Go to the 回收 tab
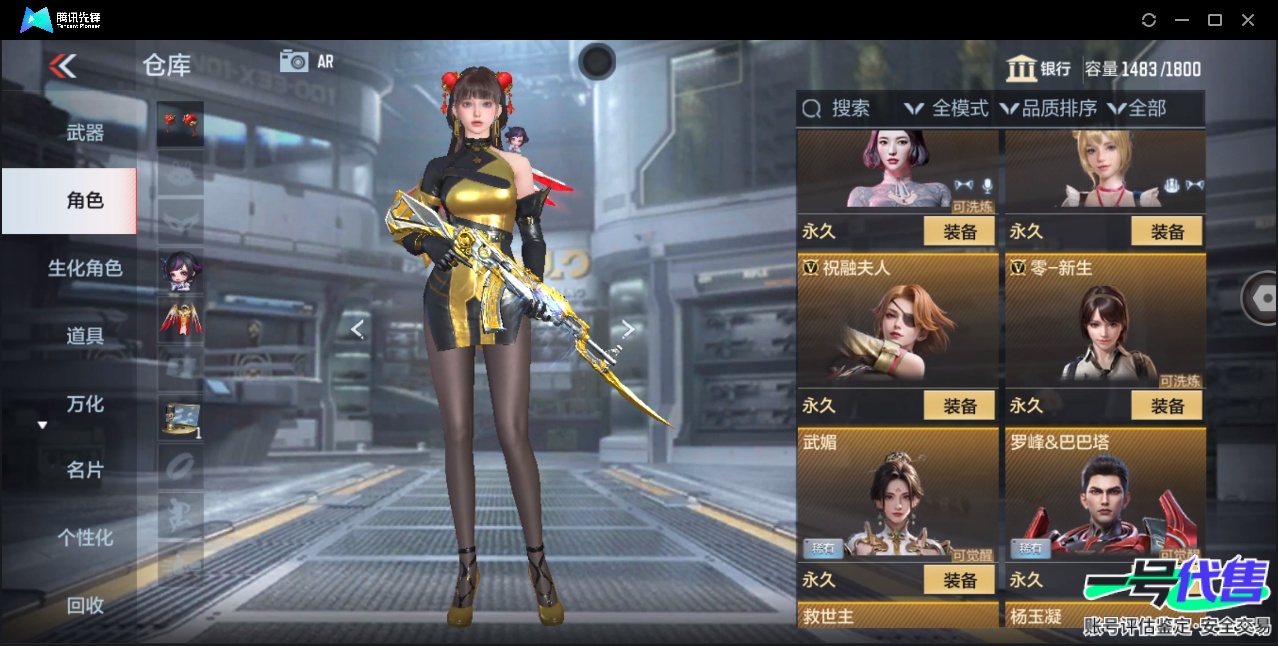This screenshot has width=1278, height=646. click(x=85, y=605)
